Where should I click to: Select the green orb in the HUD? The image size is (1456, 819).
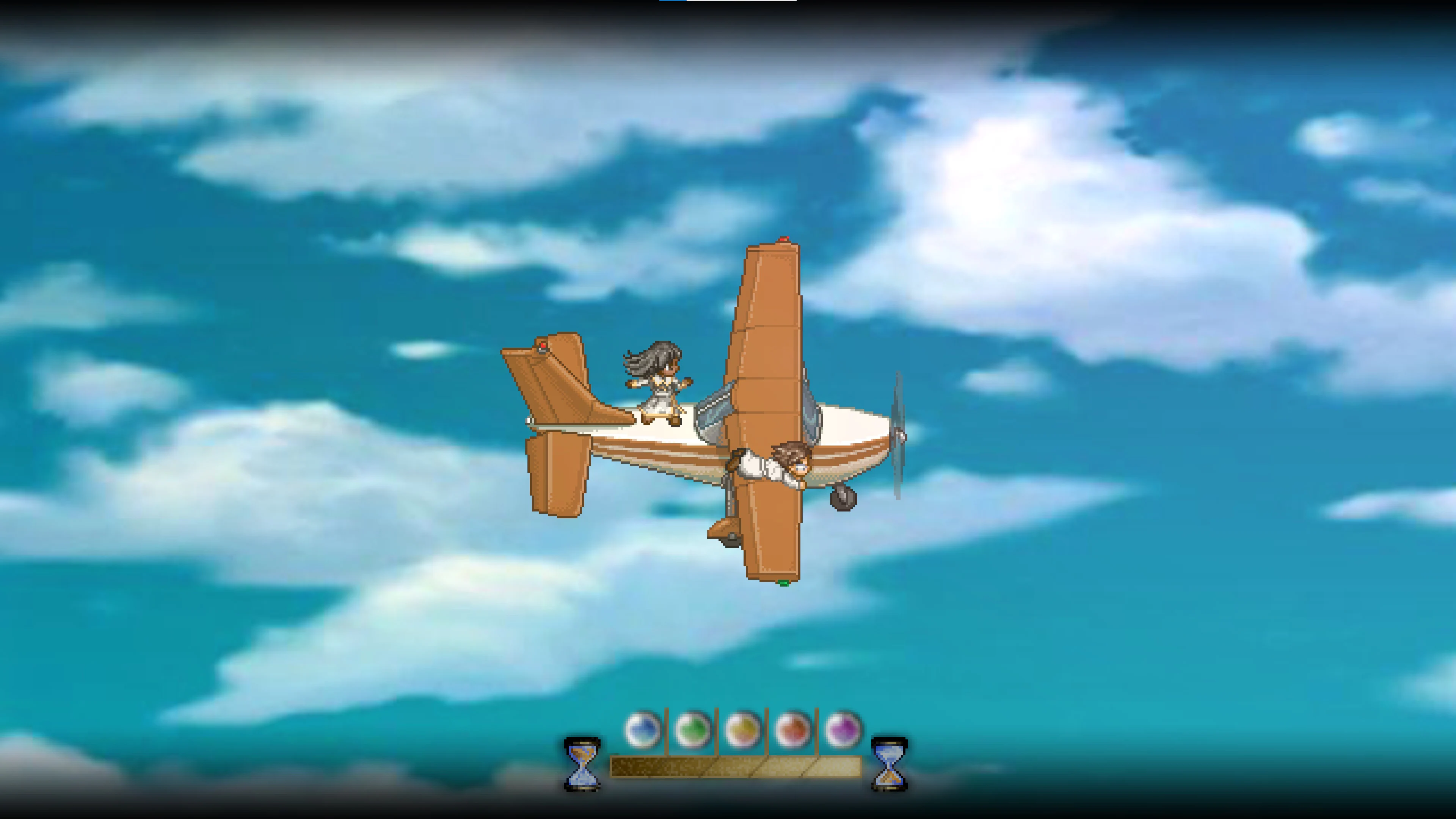click(x=692, y=729)
